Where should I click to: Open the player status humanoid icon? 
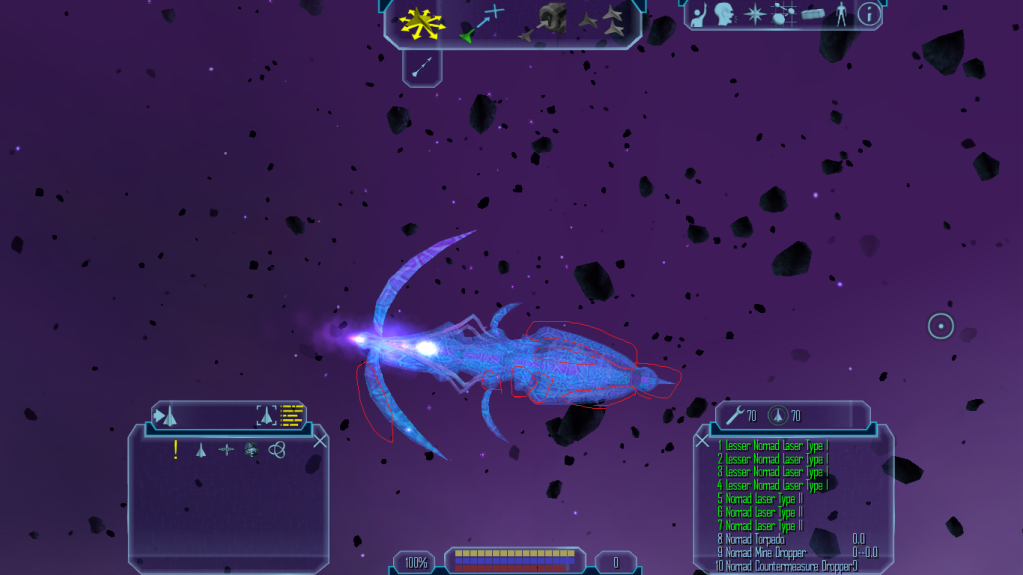tap(840, 15)
